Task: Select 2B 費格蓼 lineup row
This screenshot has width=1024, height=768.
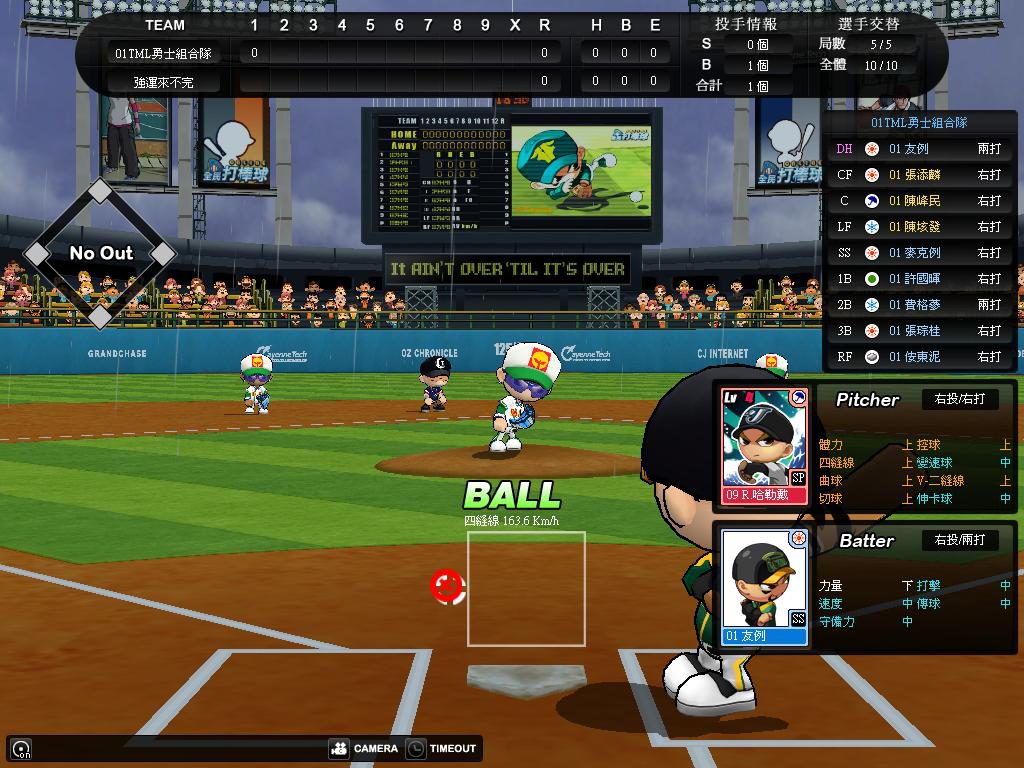Action: pyautogui.click(x=919, y=305)
